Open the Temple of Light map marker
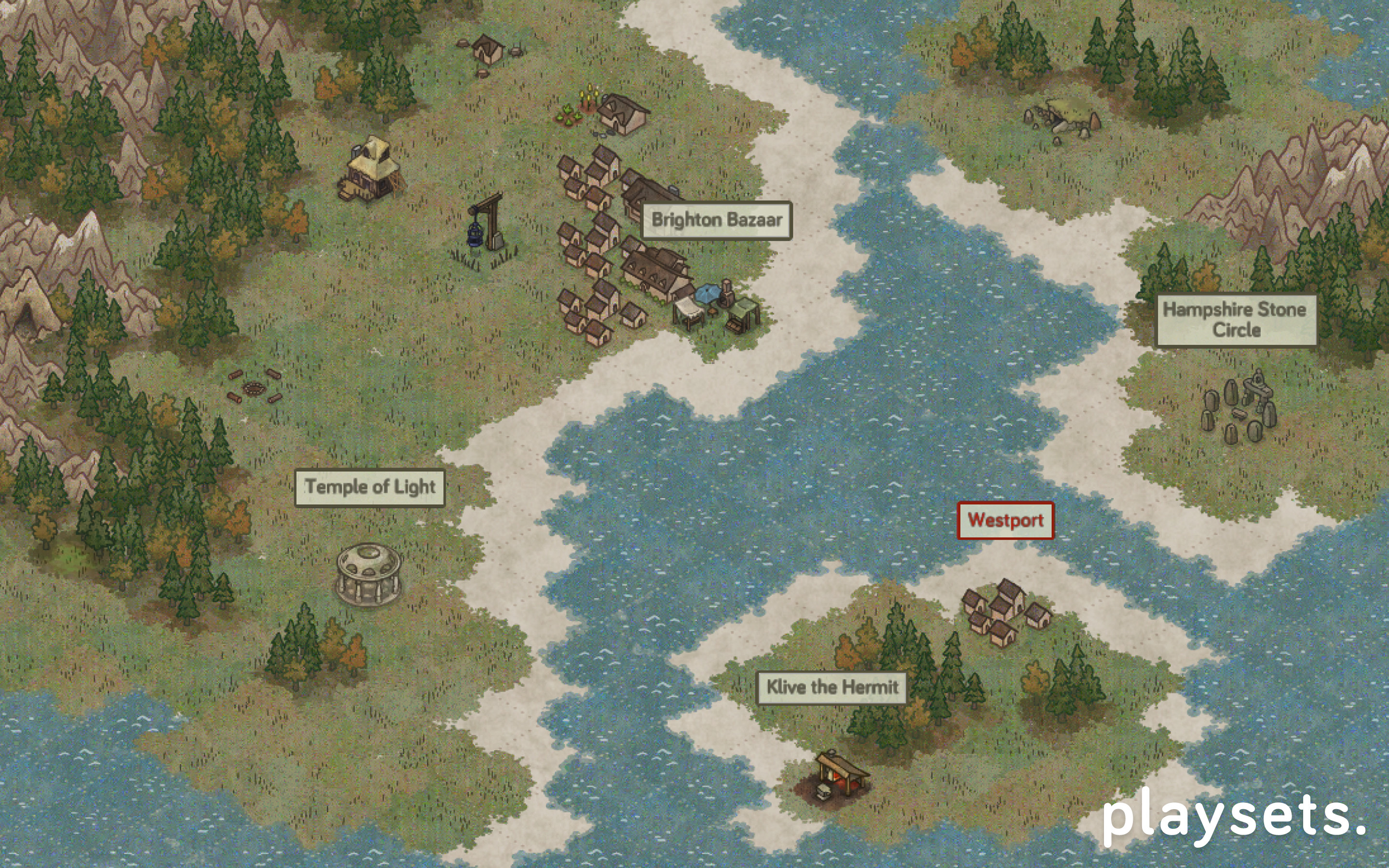1389x868 pixels. (x=369, y=488)
